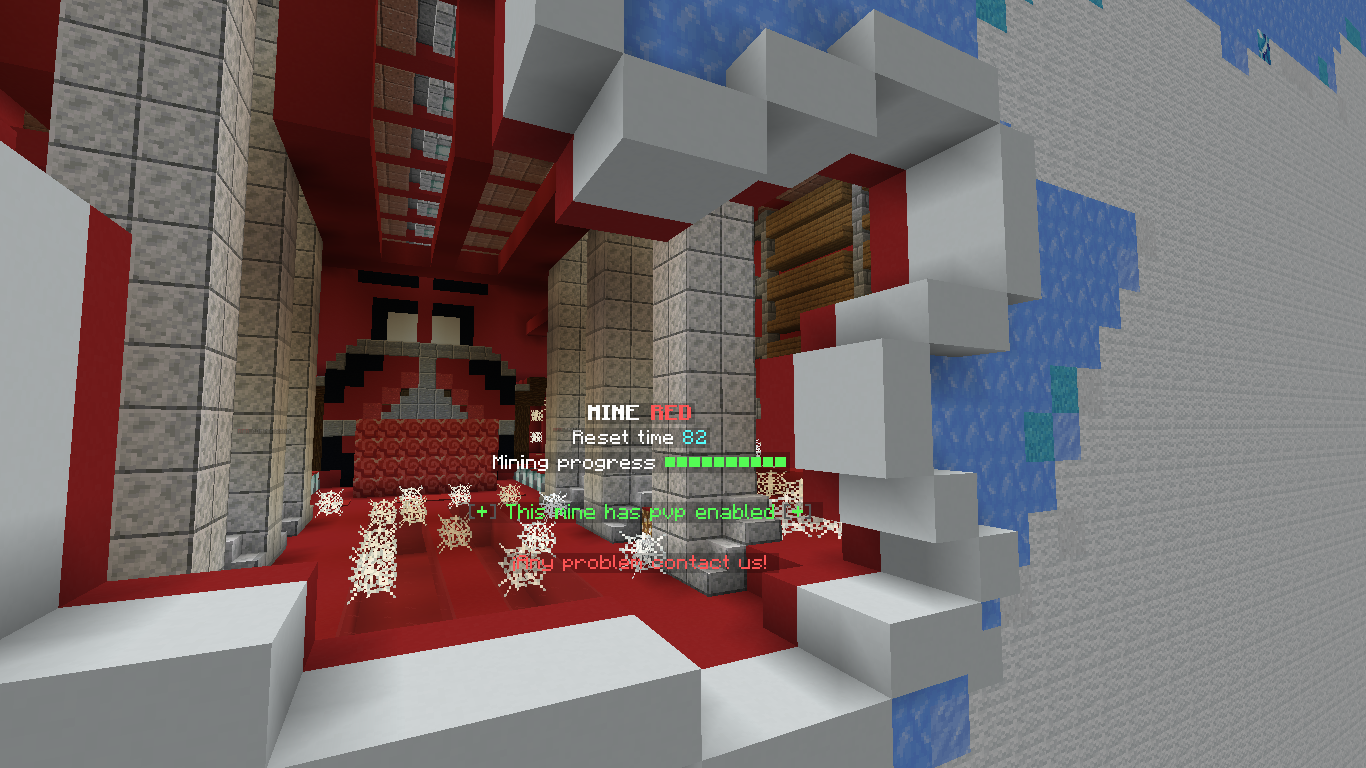Click the green Mining progress bar

pyautogui.click(x=726, y=463)
